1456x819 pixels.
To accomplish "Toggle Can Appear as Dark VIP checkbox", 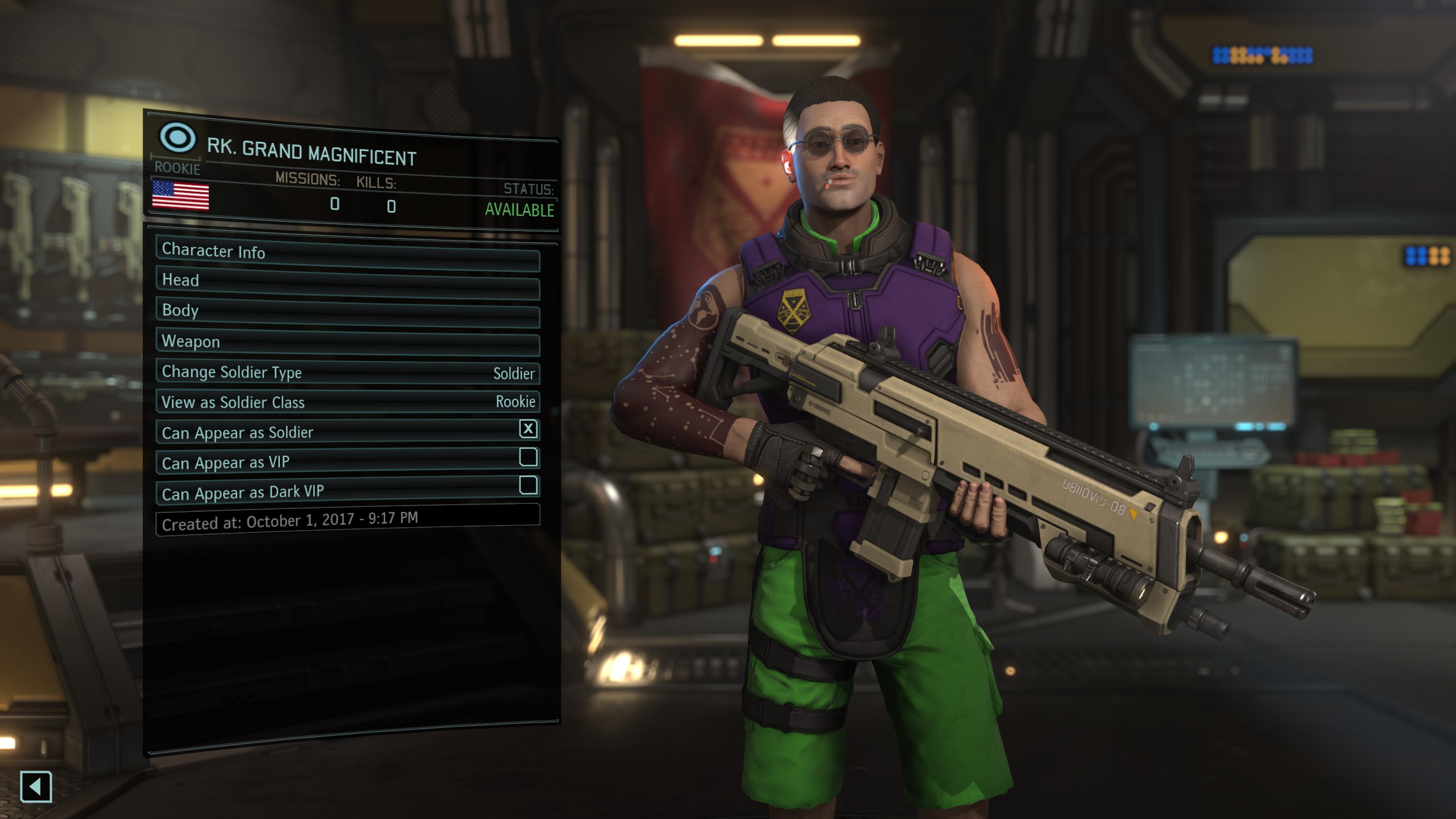I will click(528, 485).
